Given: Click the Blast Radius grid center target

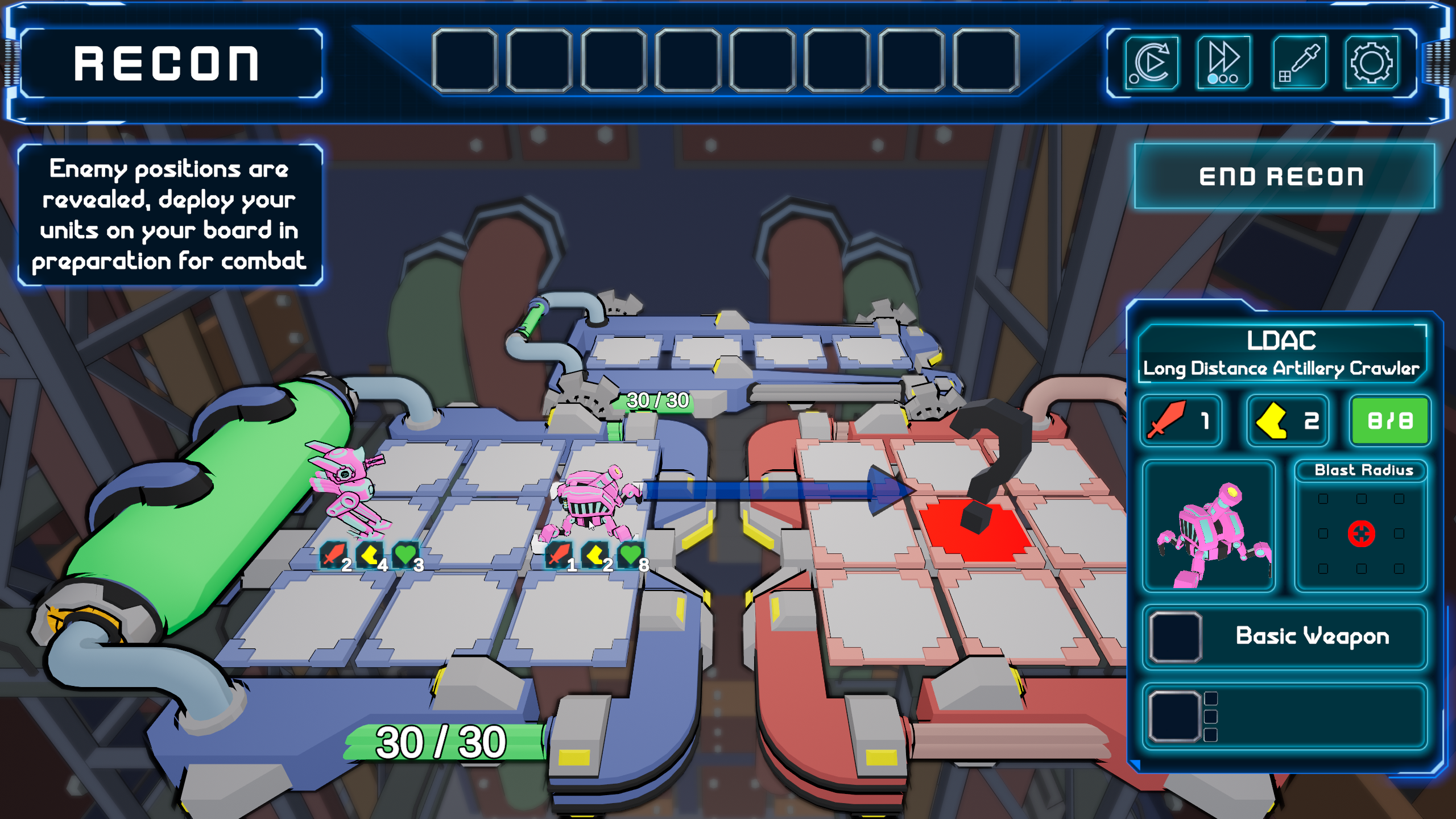Looking at the screenshot, I should pyautogui.click(x=1361, y=533).
